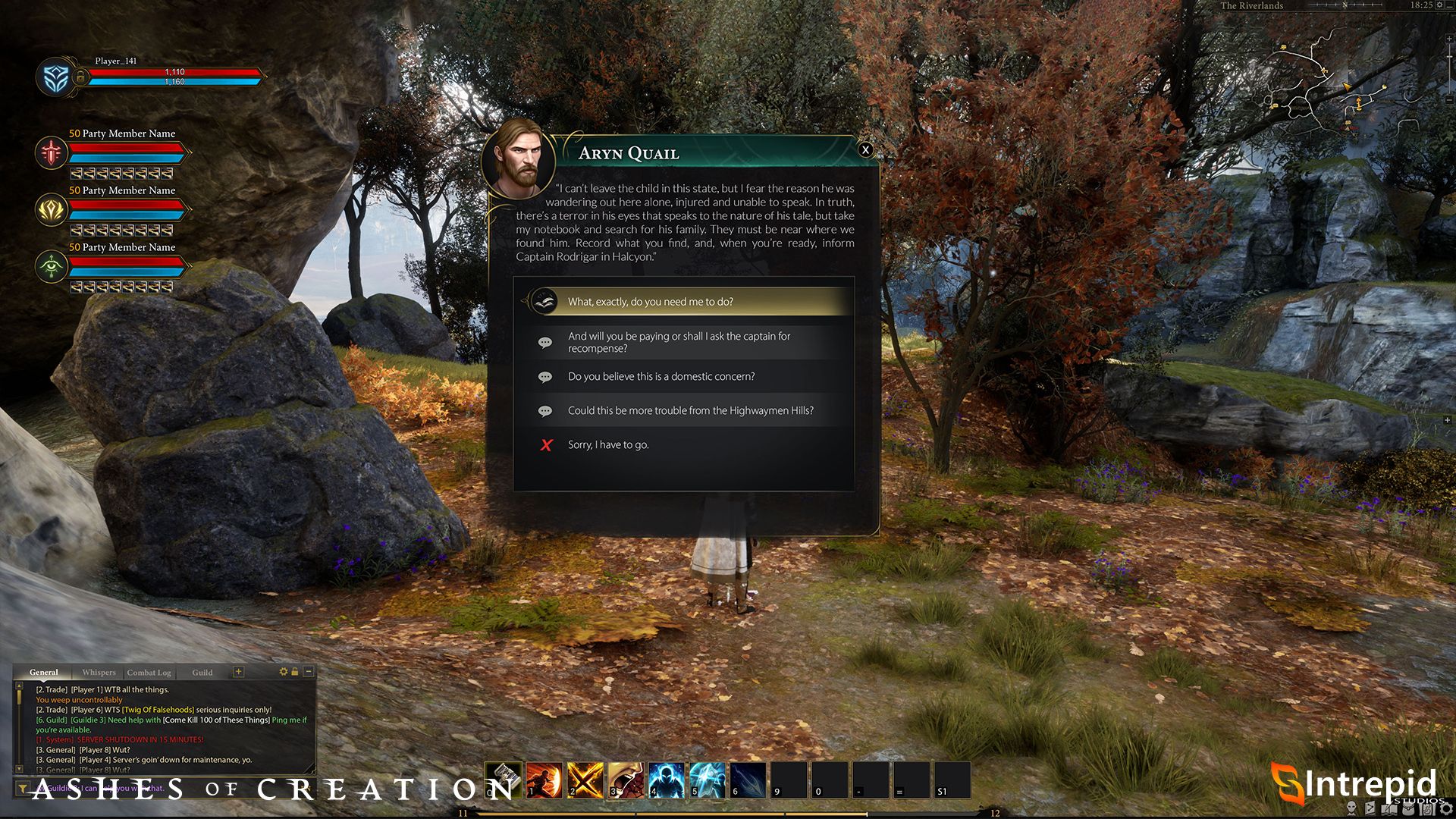Ask about payment or captain's recompense

(x=679, y=342)
